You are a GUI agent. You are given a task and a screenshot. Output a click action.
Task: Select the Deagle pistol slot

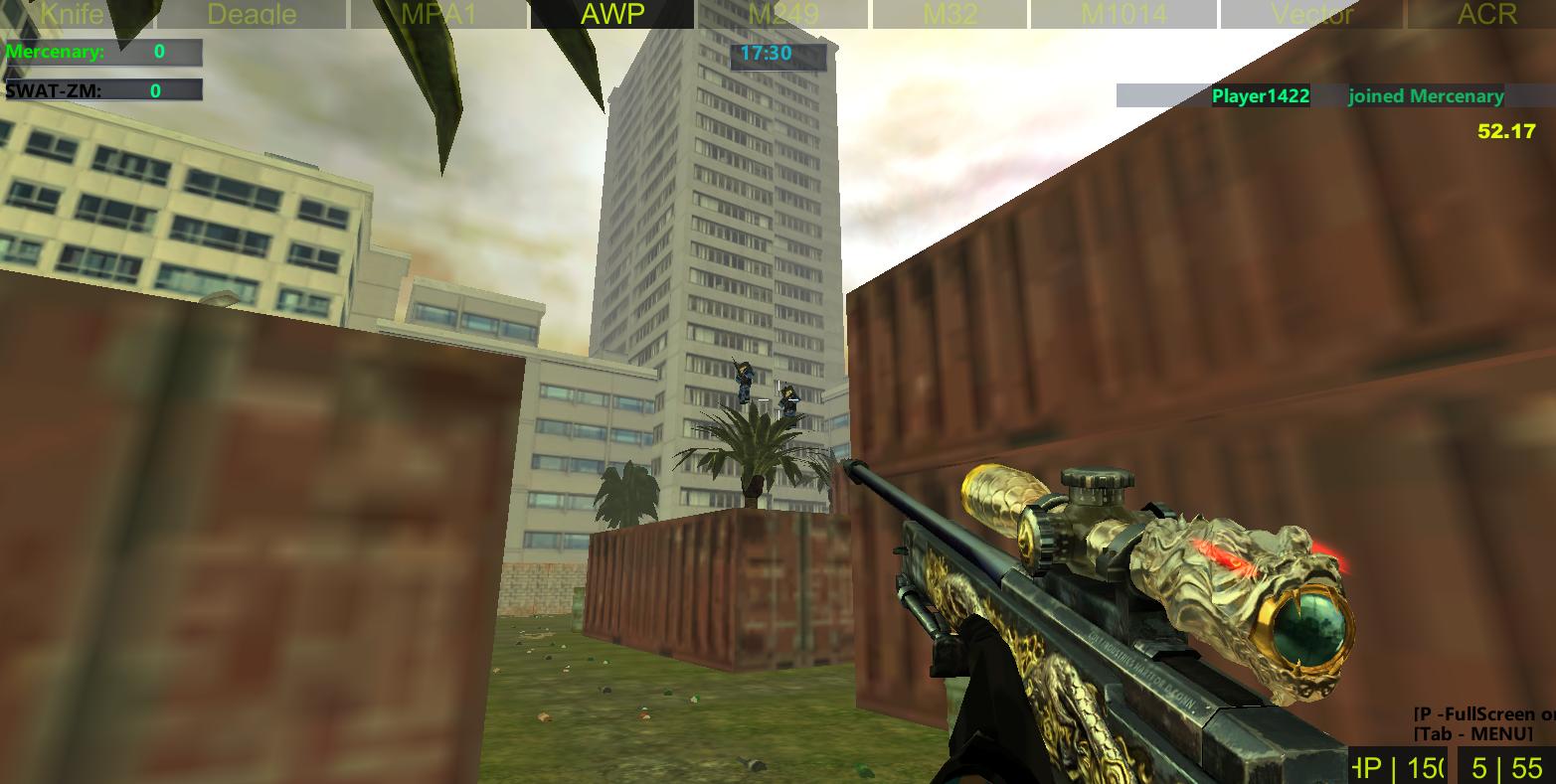[x=252, y=14]
